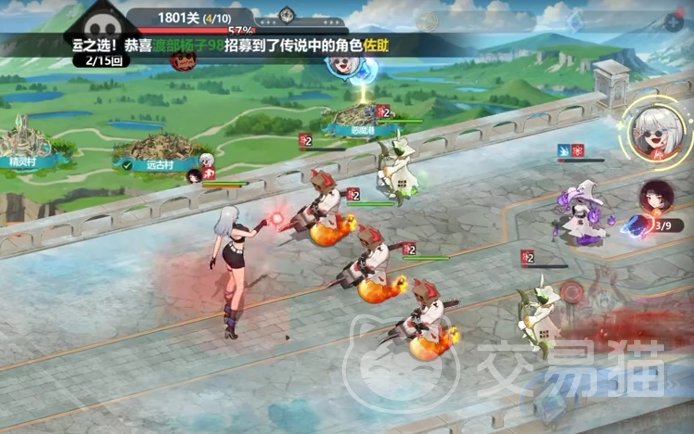The image size is (694, 434).
Task: Choose the 远古村 village map node
Action: [x=152, y=152]
